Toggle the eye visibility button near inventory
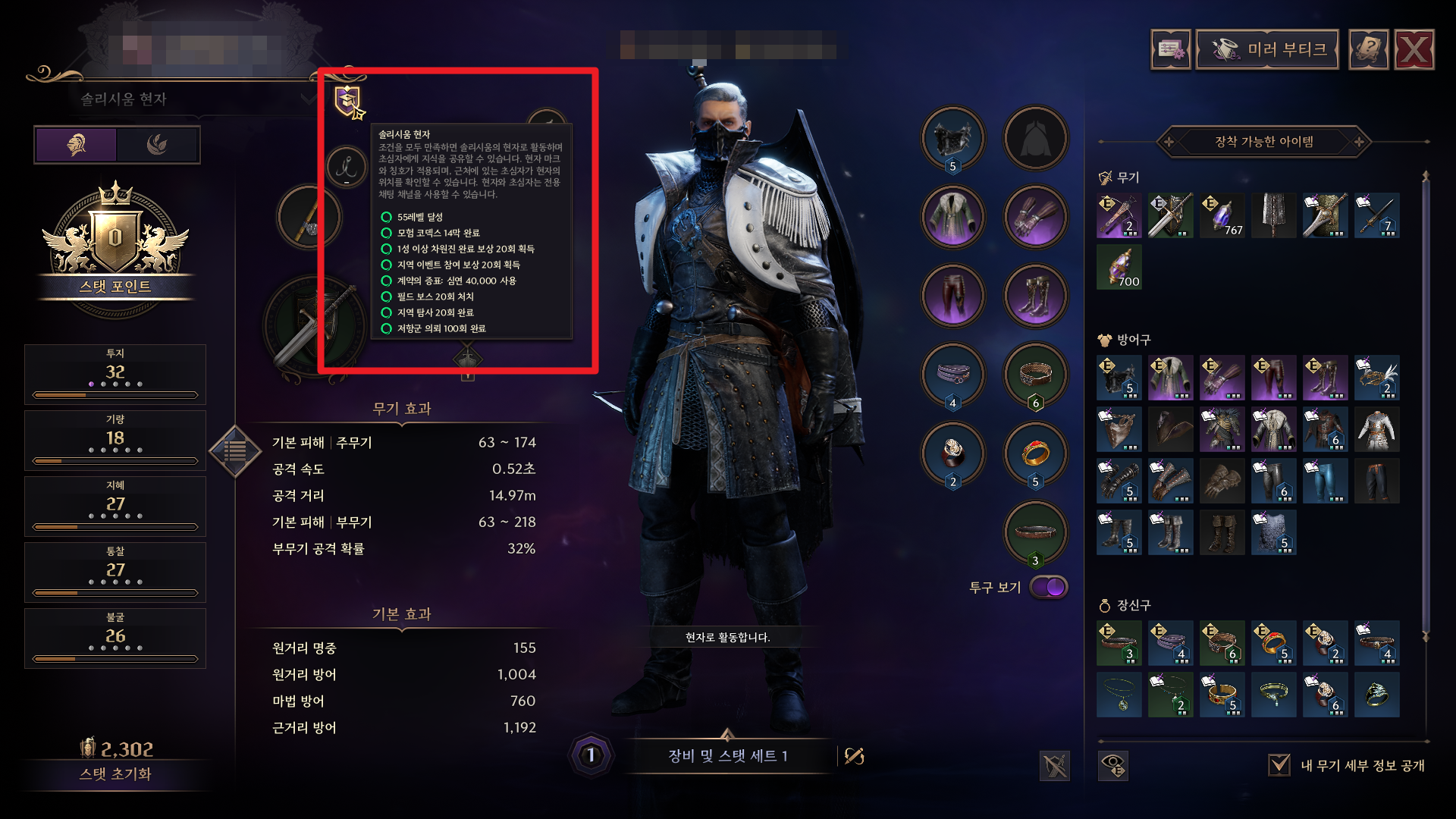This screenshot has width=1456, height=819. pos(1113,765)
